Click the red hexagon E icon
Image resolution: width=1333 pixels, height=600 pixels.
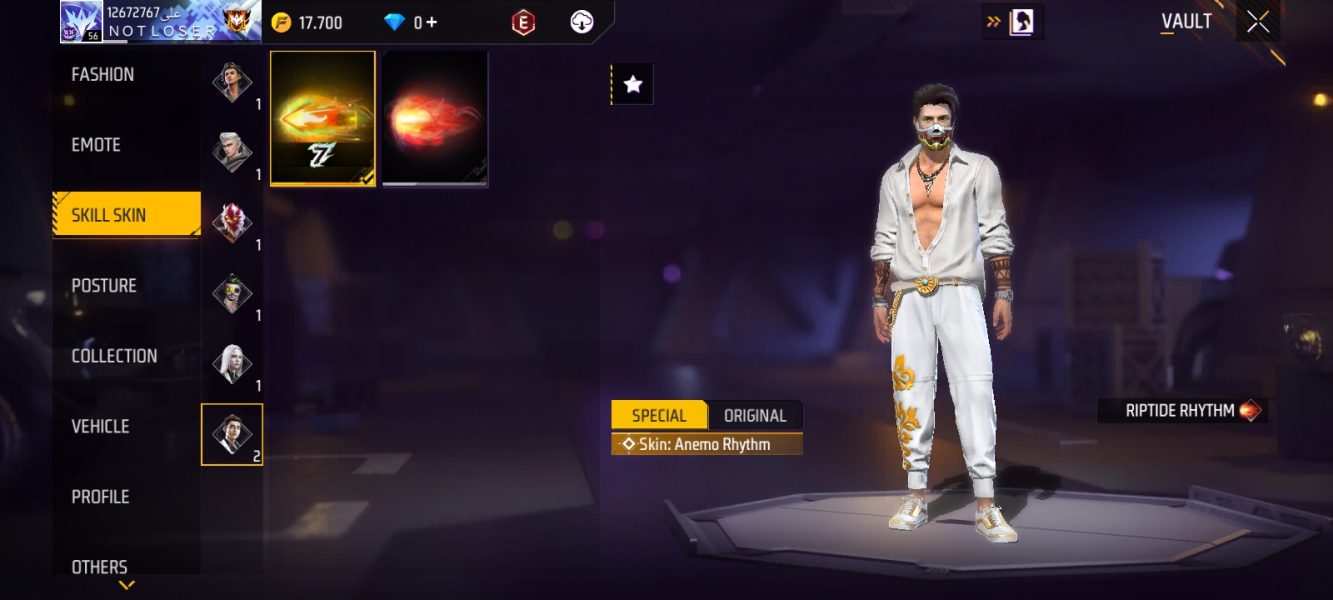coord(523,22)
